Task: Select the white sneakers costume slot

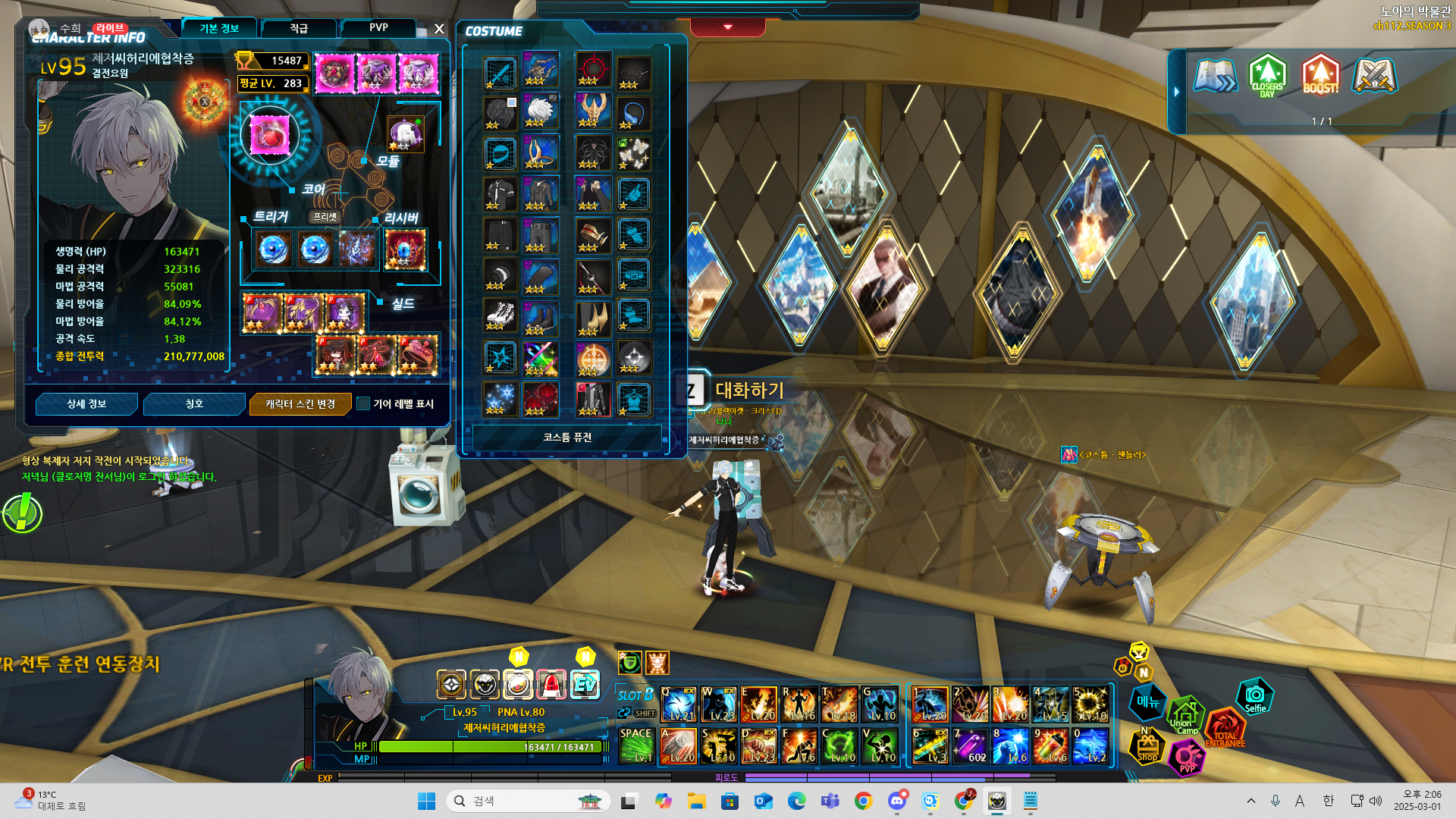Action: click(x=500, y=315)
